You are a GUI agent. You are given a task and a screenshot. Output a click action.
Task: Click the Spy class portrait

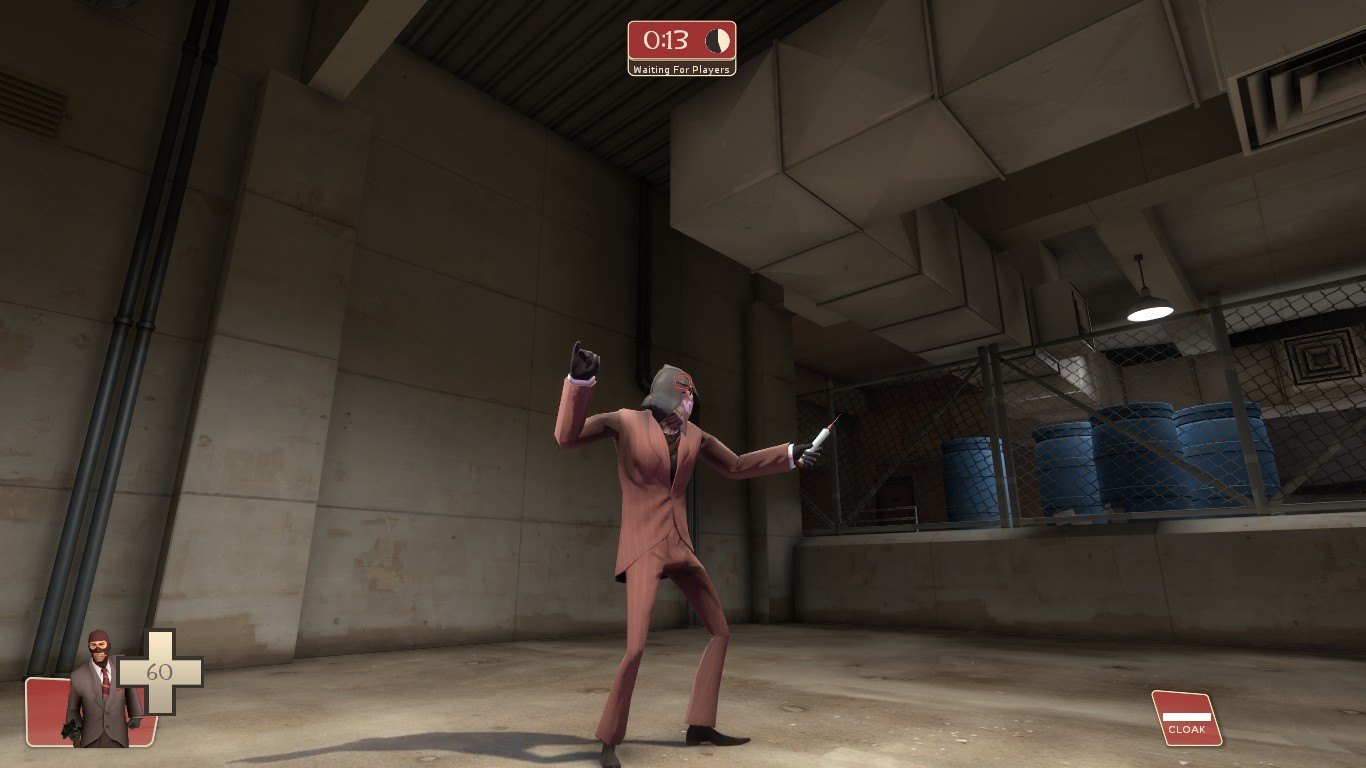pos(100,690)
